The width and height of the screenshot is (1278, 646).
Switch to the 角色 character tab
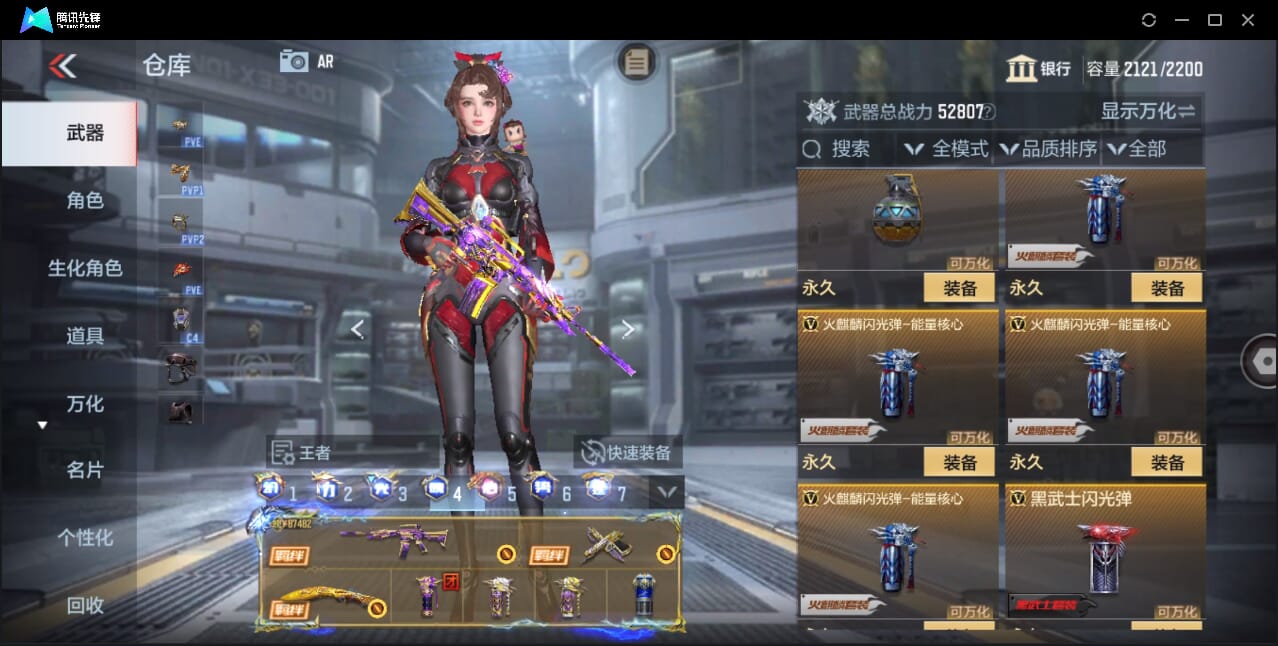(85, 201)
